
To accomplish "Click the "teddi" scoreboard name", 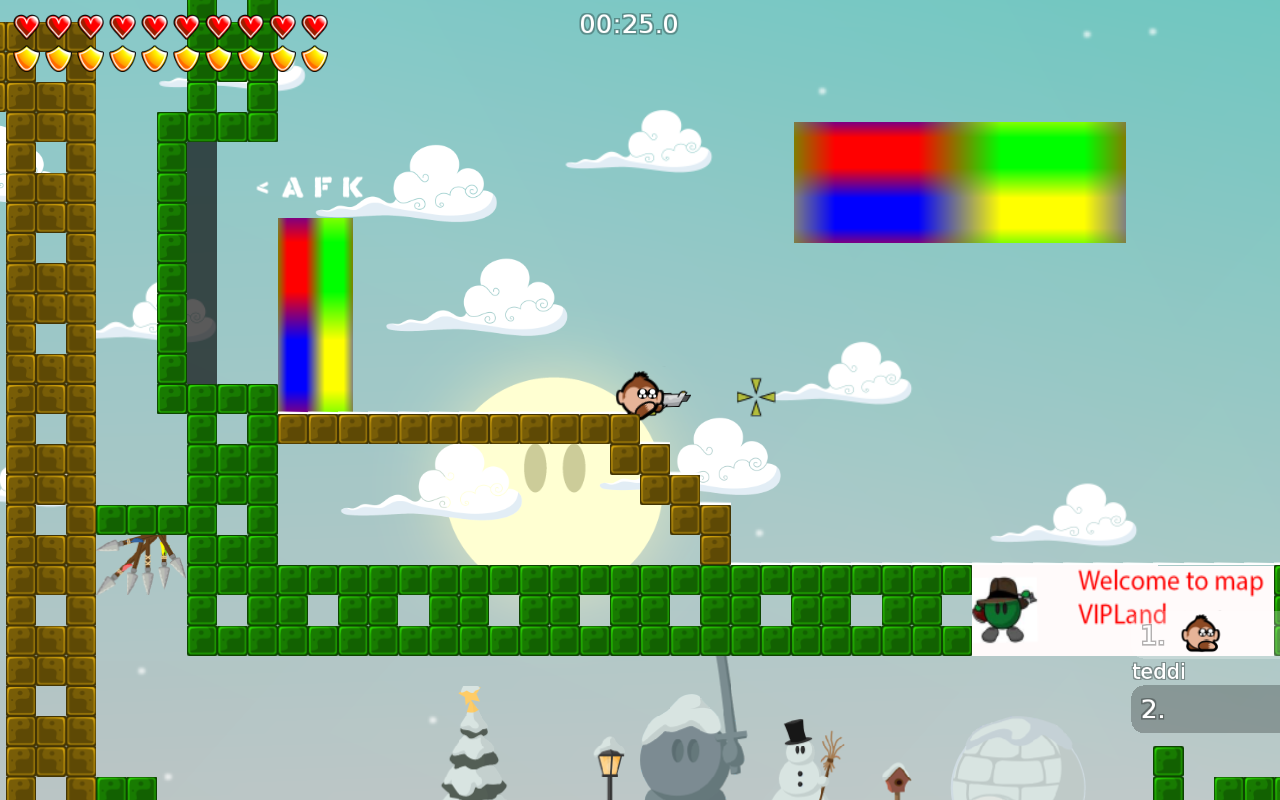I will 1157,671.
